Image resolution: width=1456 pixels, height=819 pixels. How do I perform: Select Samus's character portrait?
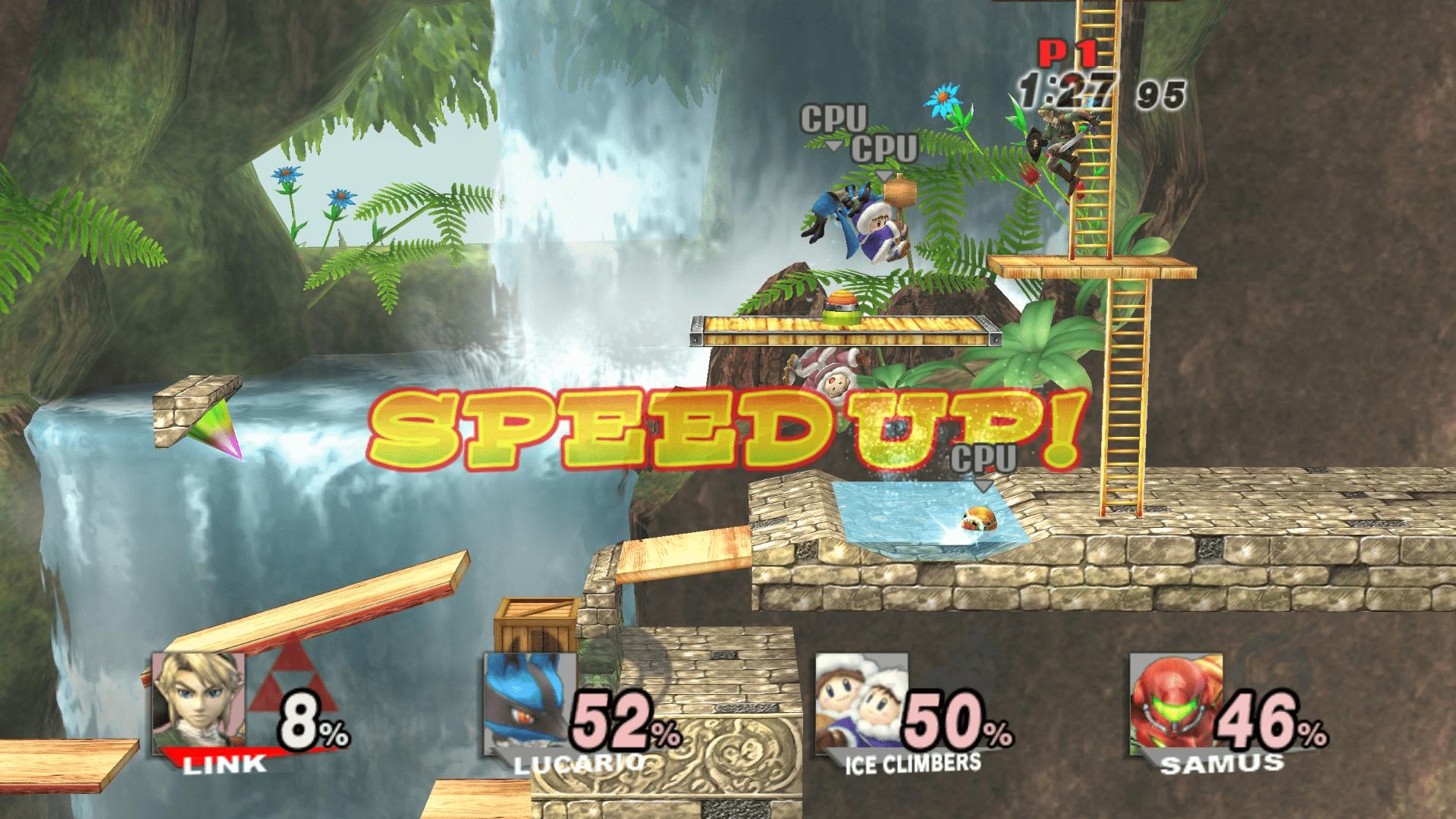pyautogui.click(x=1178, y=701)
